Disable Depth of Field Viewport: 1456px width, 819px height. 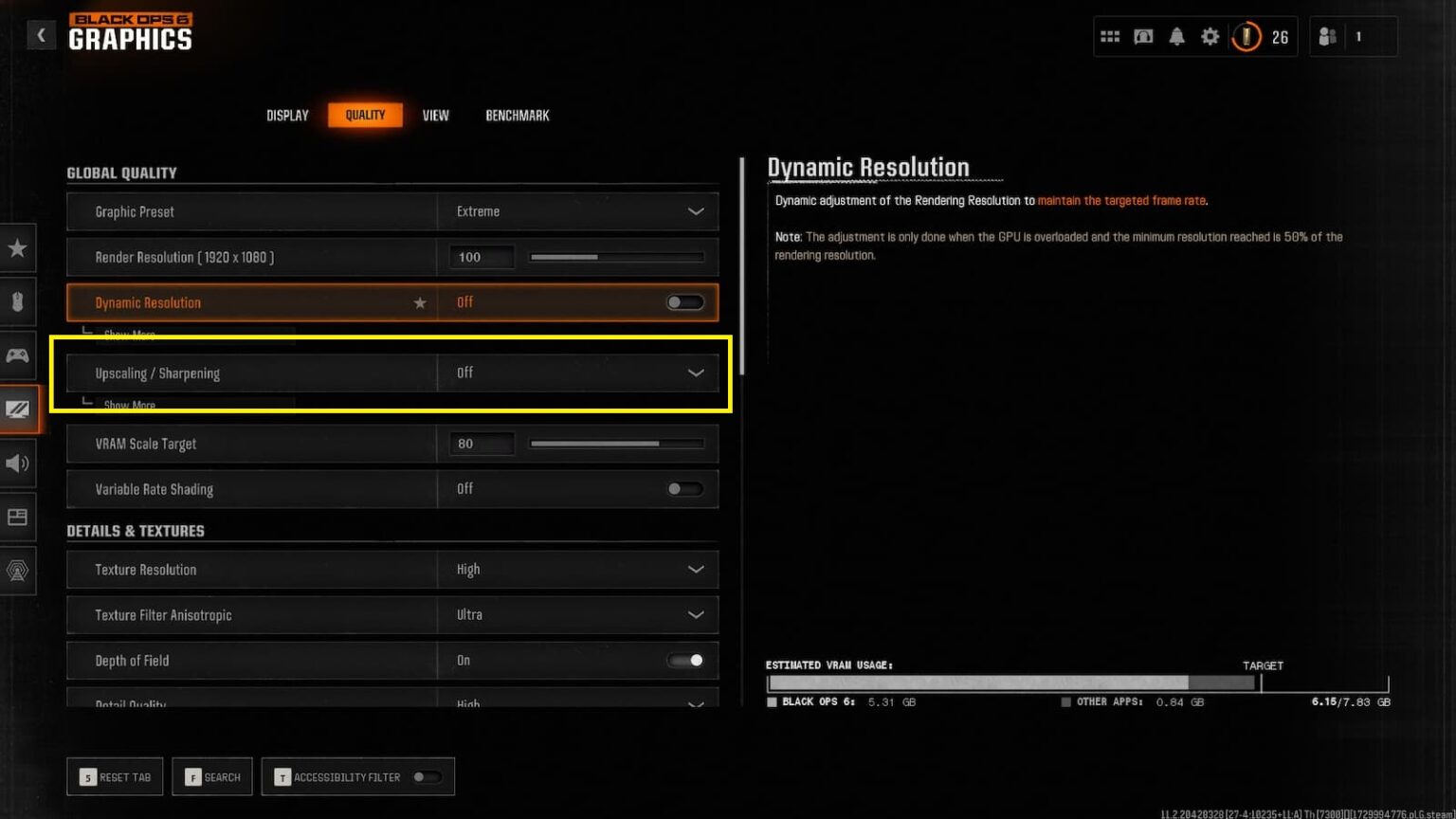(x=684, y=661)
